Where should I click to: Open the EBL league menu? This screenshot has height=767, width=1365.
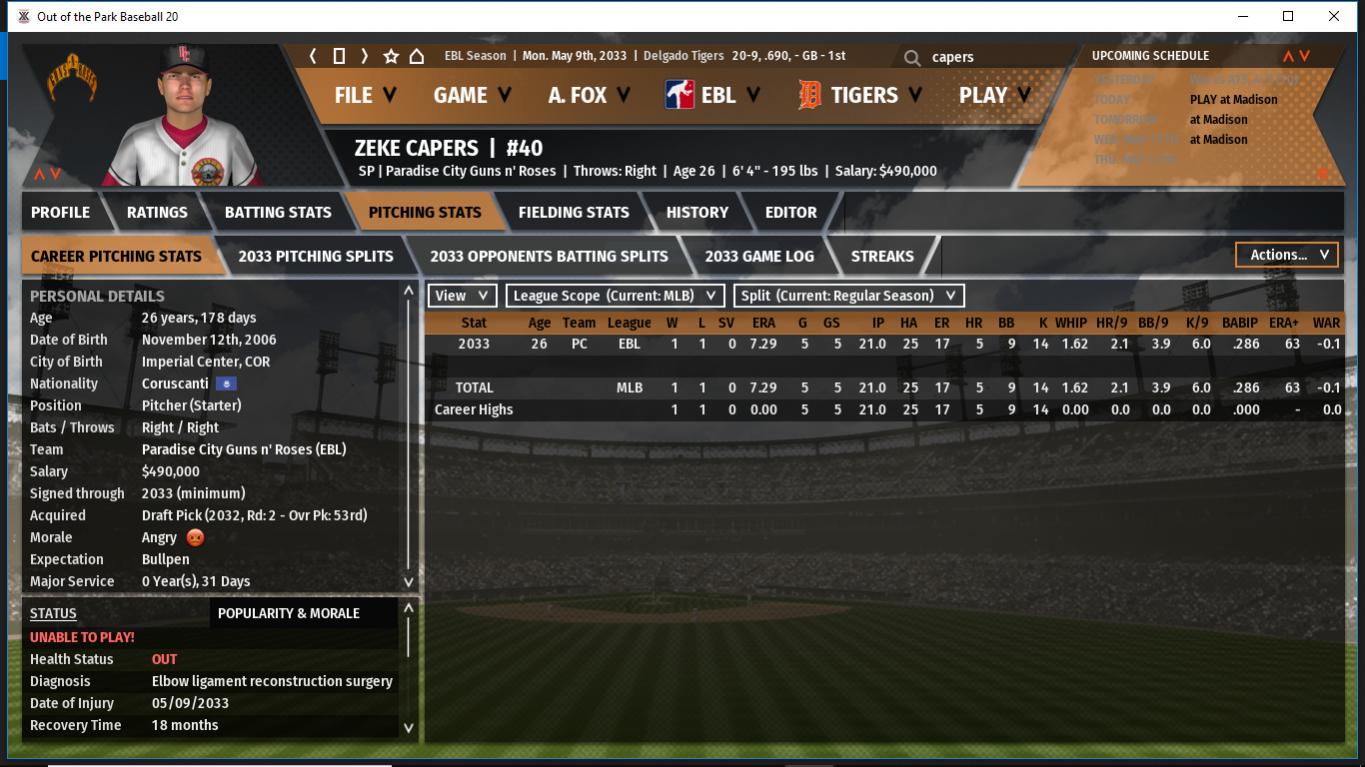click(712, 95)
